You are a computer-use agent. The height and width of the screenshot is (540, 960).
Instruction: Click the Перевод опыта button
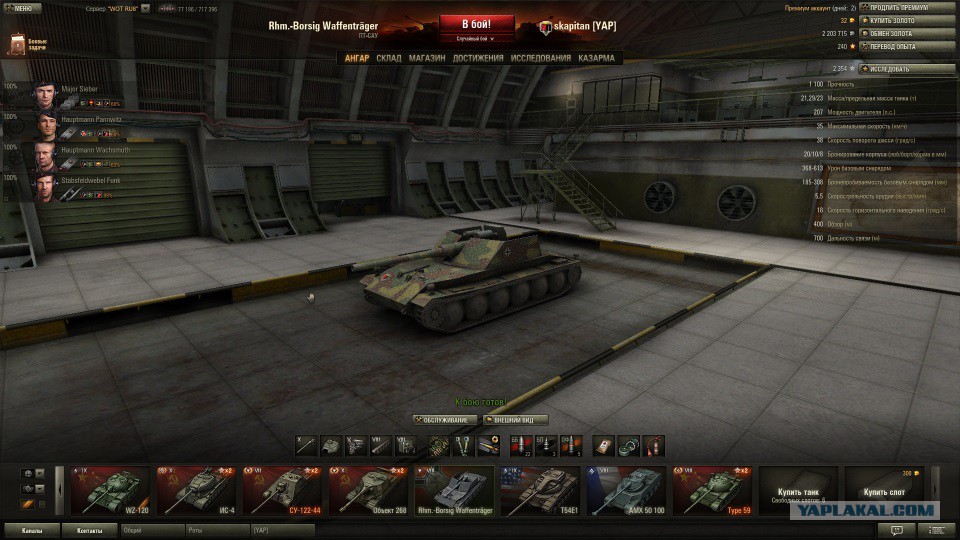click(x=897, y=46)
